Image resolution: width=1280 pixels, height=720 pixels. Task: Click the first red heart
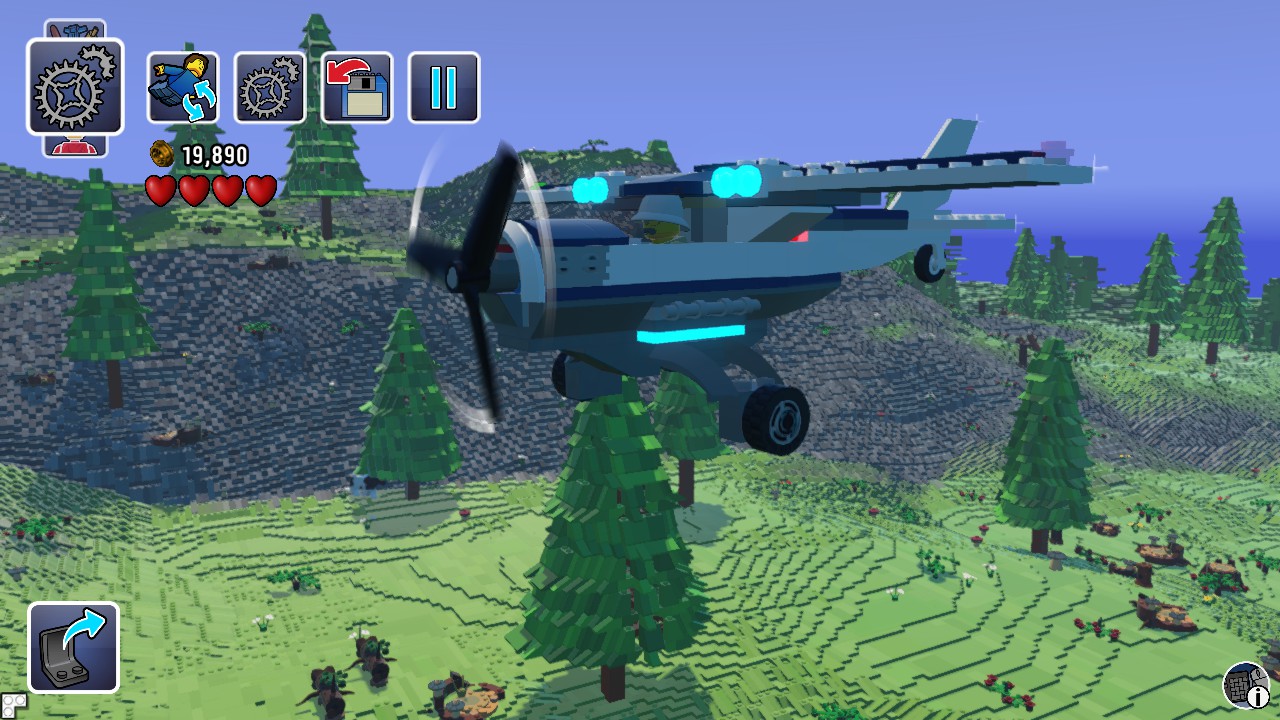(163, 190)
